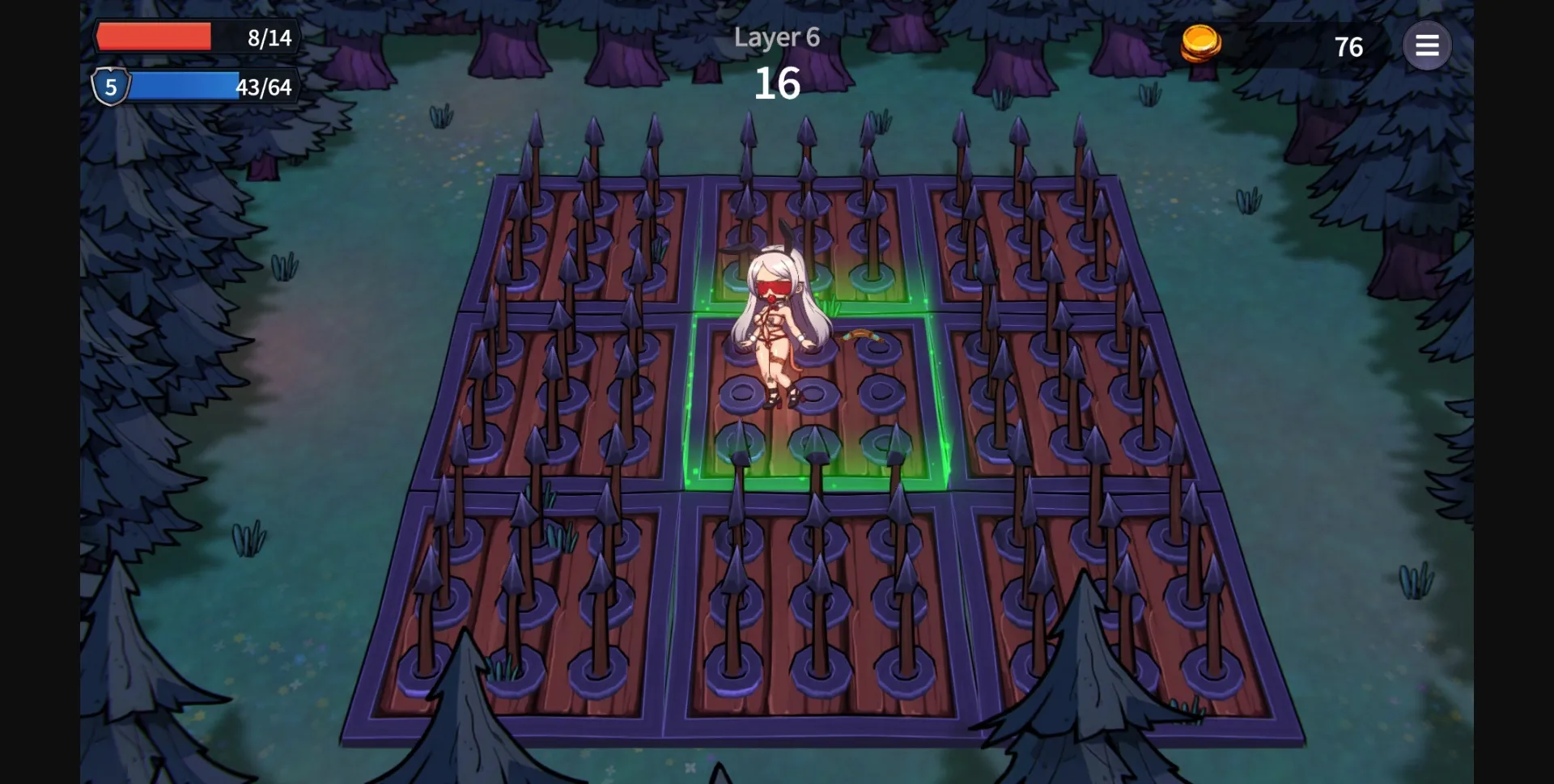Tap the coin count reading 76

[1348, 46]
